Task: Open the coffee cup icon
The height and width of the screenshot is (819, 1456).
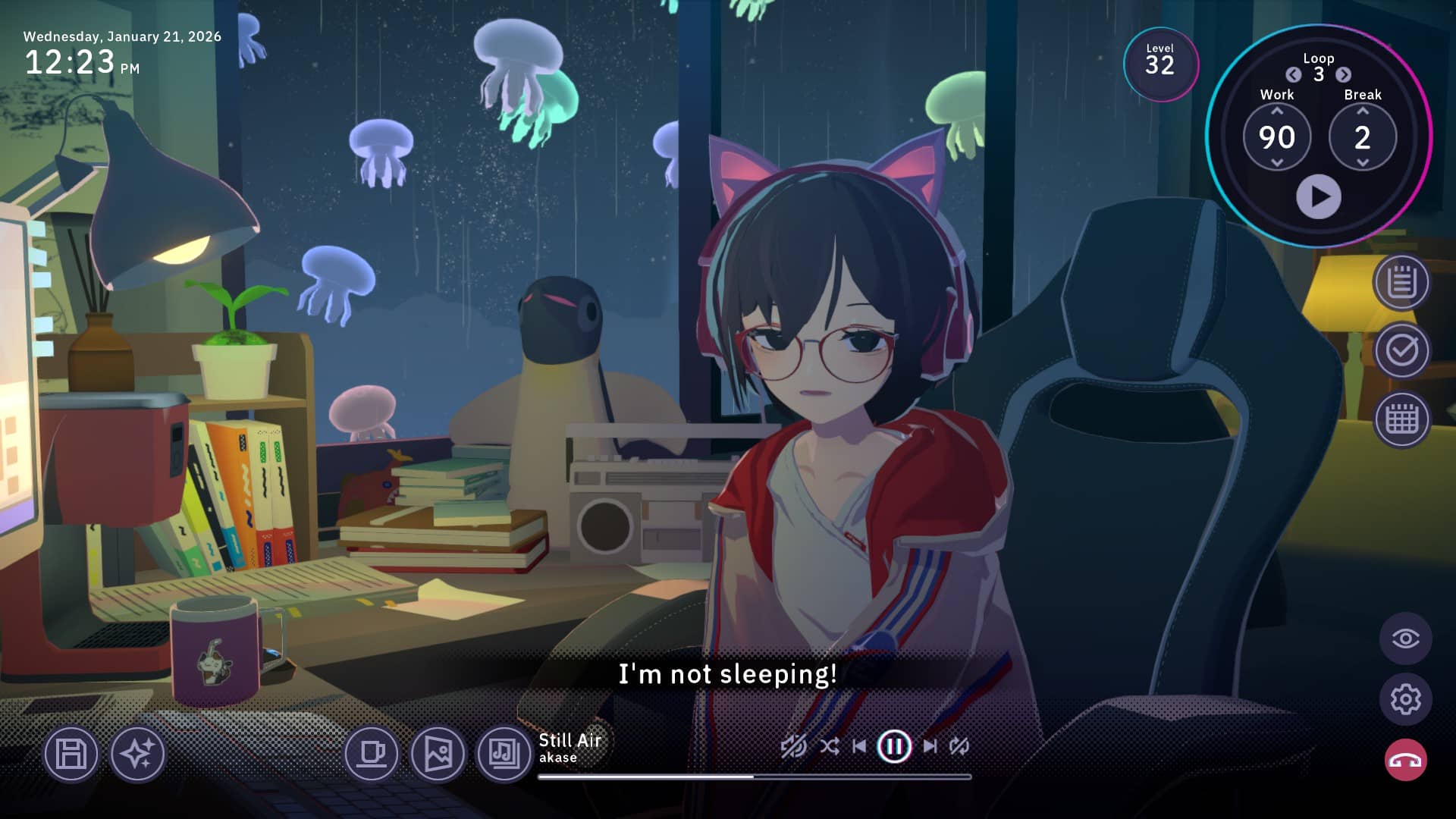Action: tap(372, 754)
